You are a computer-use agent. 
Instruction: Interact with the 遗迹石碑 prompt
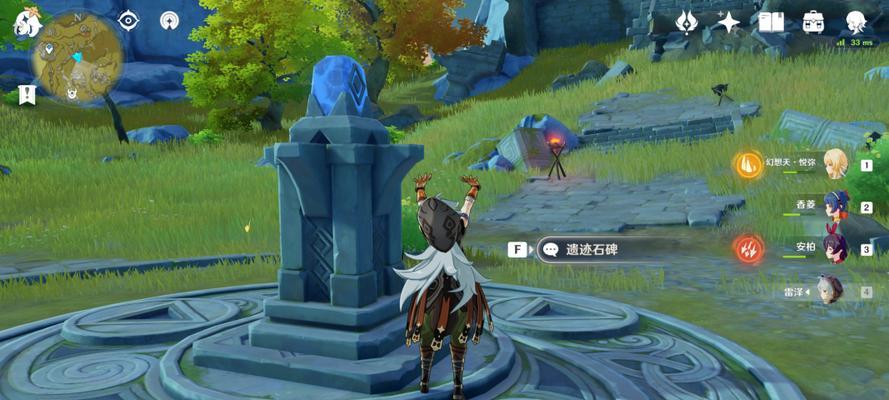(590, 250)
